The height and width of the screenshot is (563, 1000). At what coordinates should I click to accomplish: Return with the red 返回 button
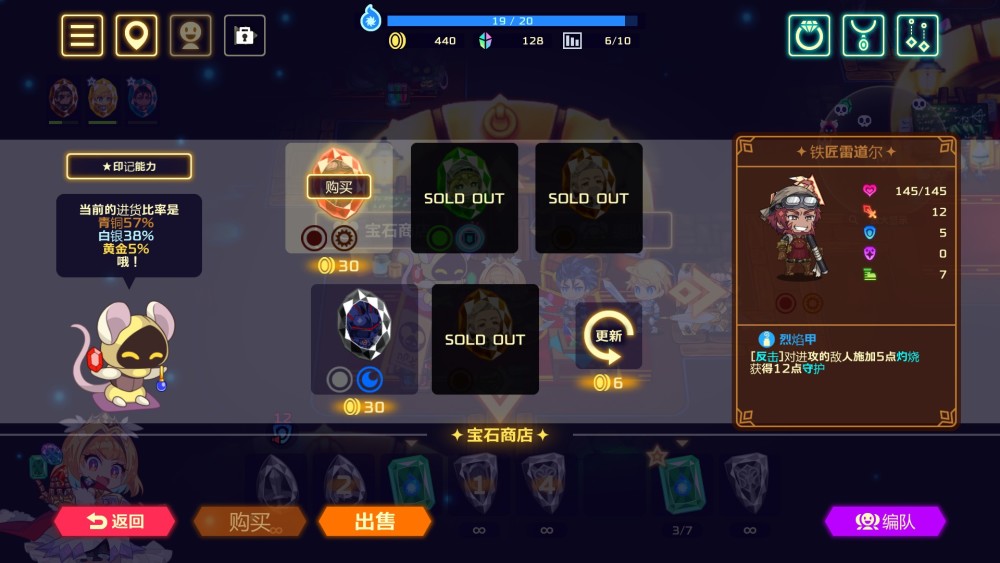pos(115,521)
